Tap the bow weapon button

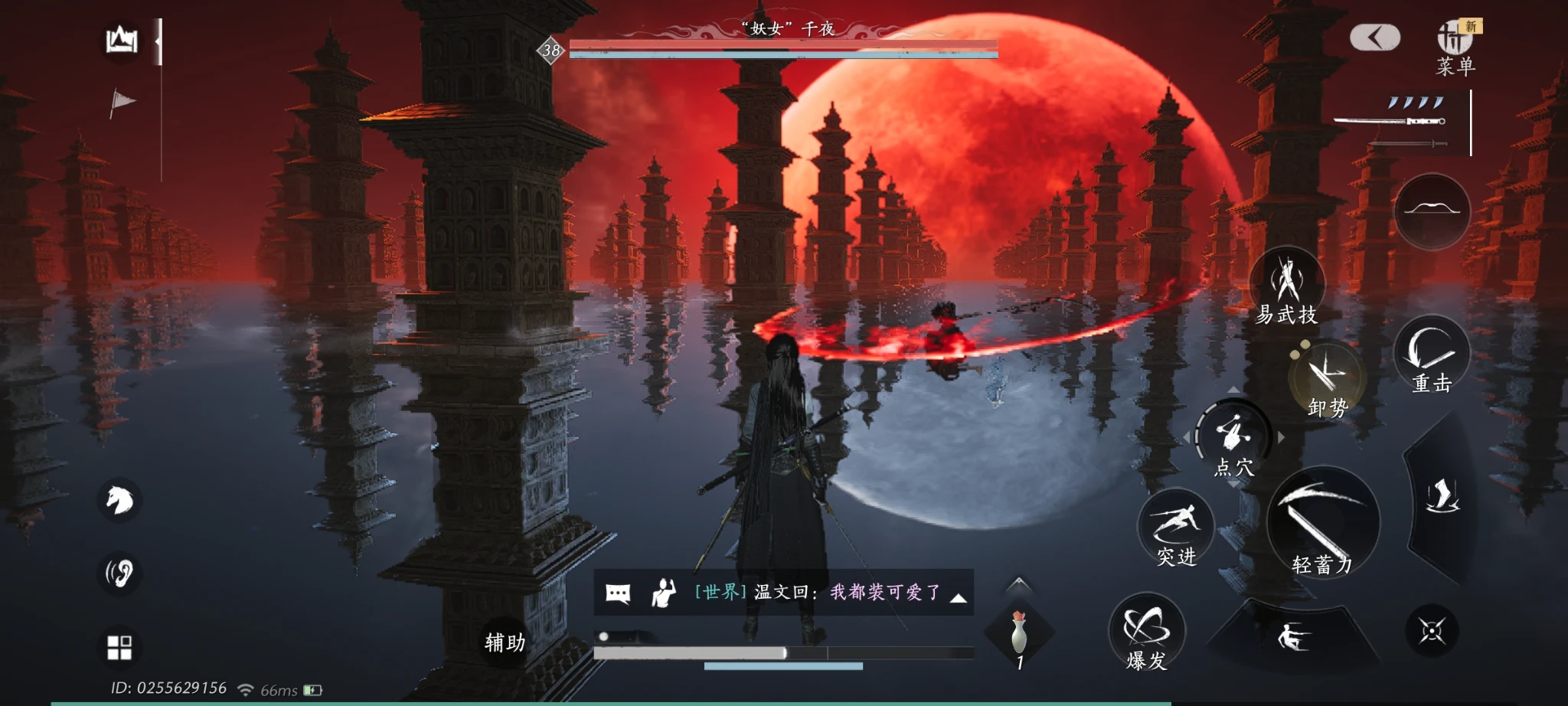[x=1432, y=211]
